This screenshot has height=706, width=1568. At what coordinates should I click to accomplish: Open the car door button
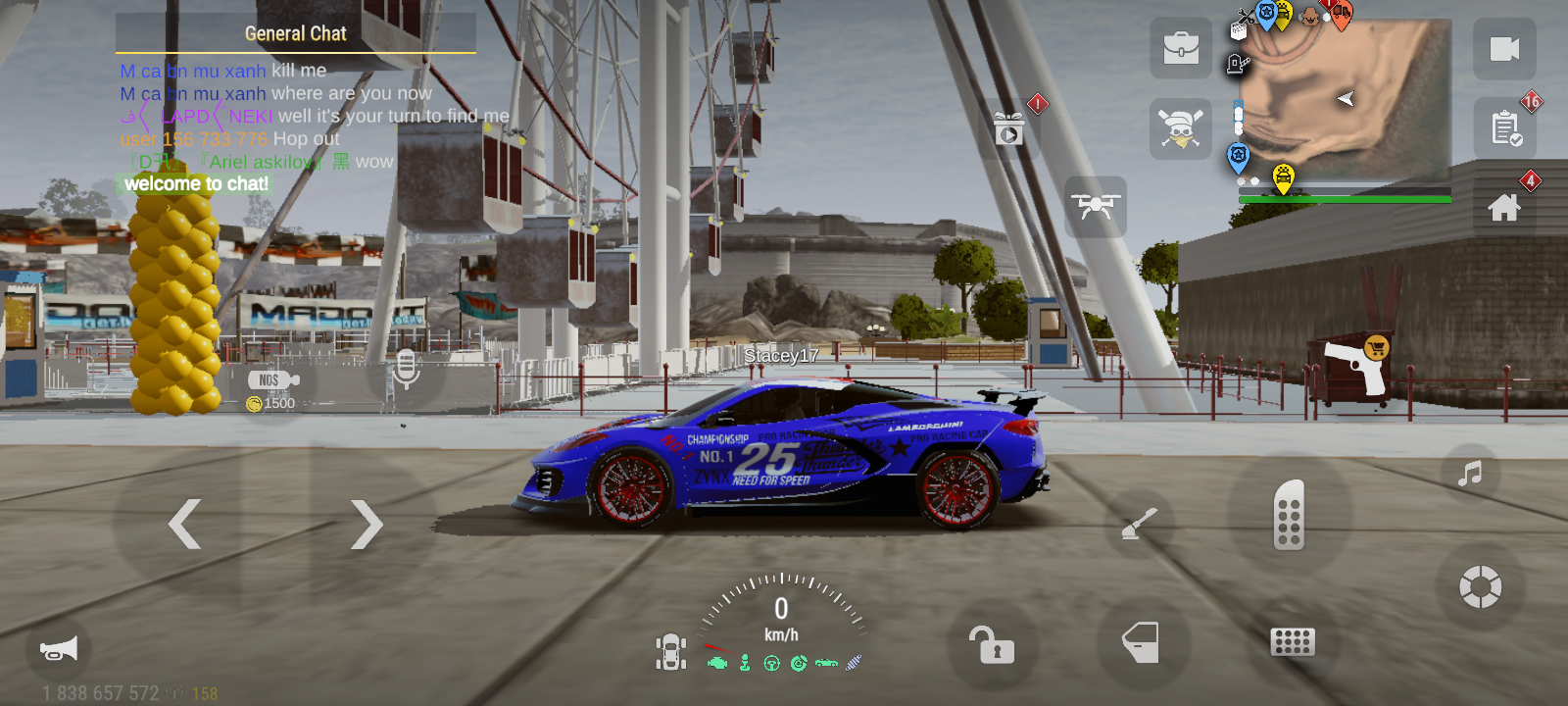1142,643
